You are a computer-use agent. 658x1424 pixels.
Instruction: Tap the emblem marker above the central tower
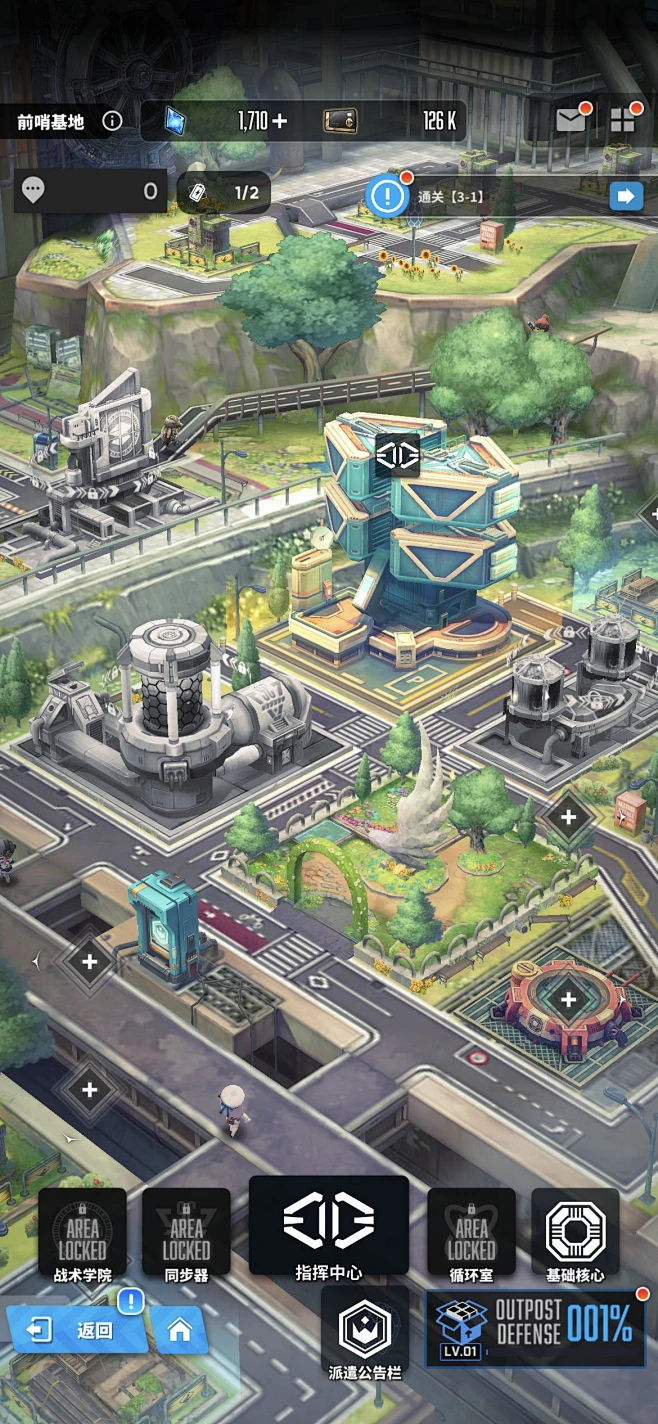coord(397,457)
